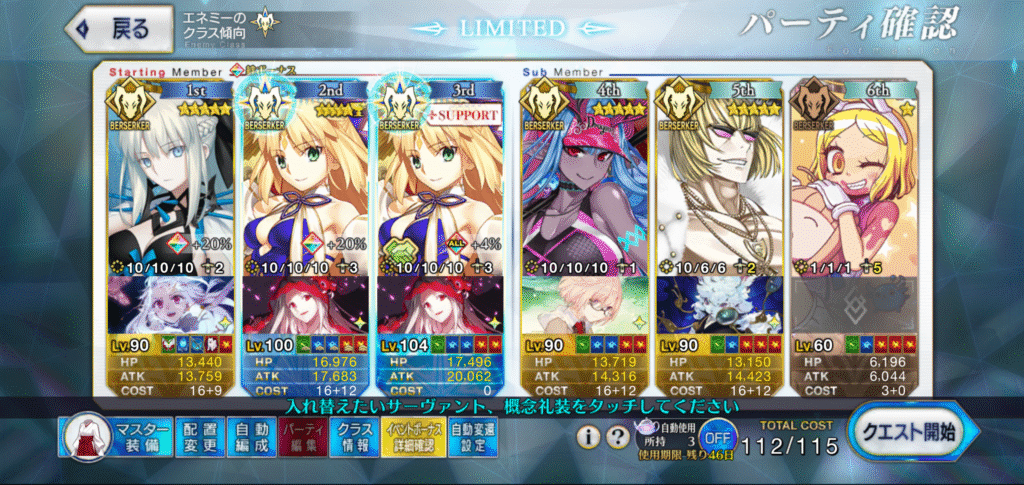Select the 3rd SUPPORT servant card
This screenshot has height=485, width=1024.
tap(438, 230)
